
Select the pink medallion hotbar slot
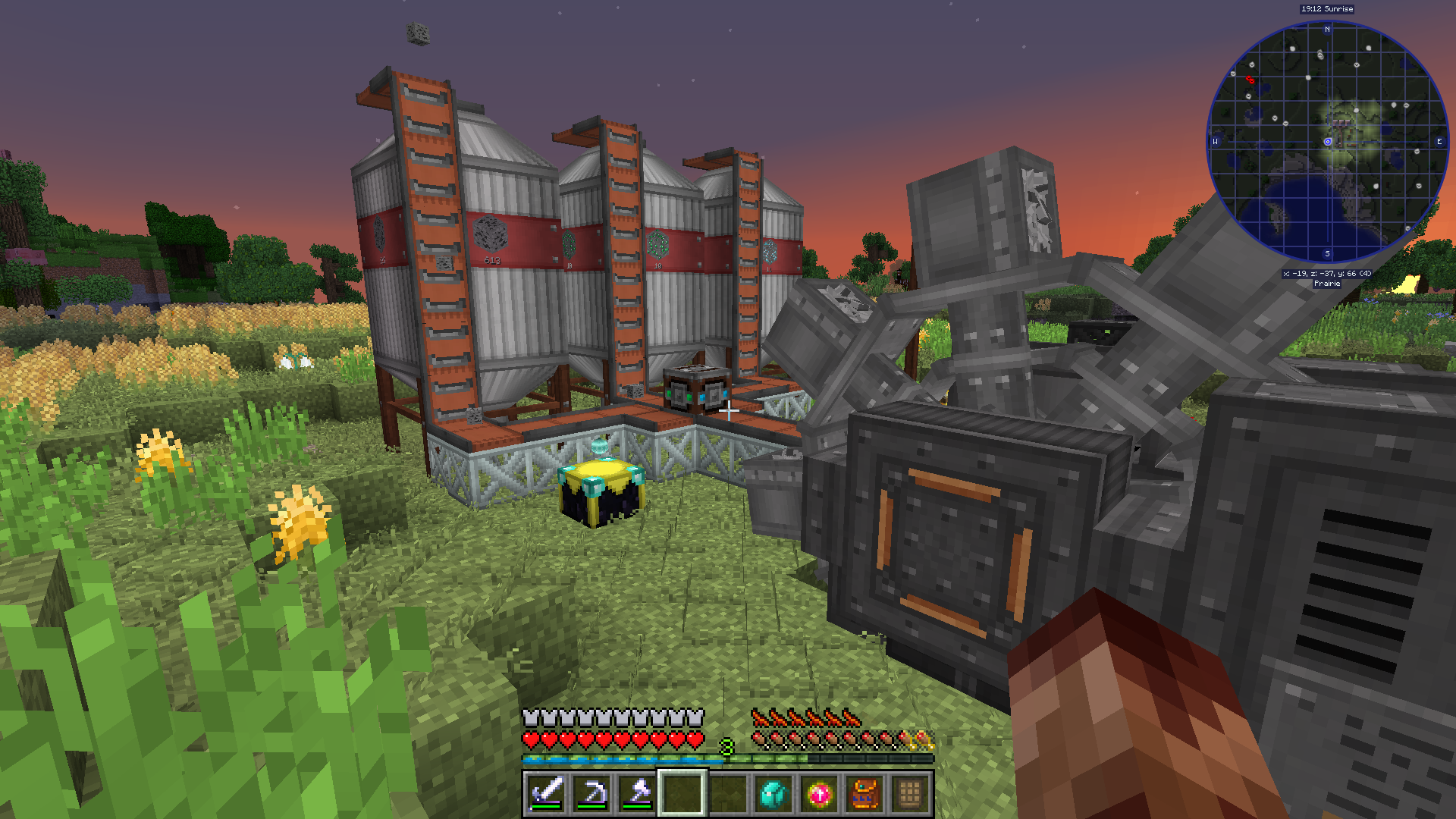coord(819,794)
